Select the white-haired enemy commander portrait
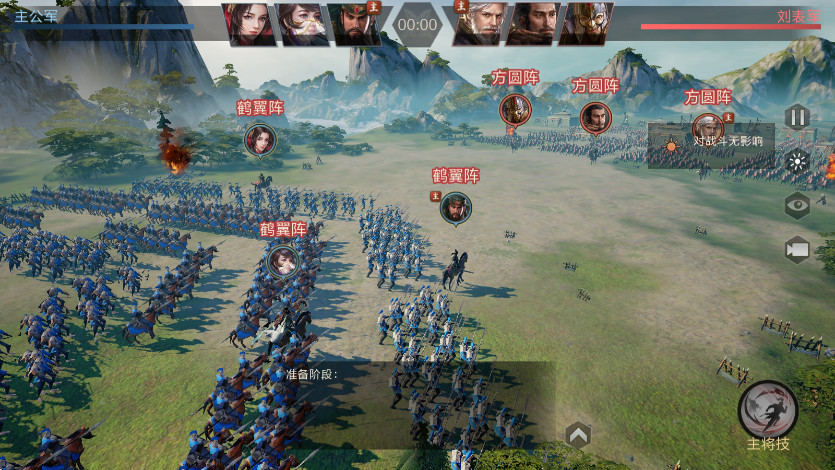Image resolution: width=835 pixels, height=470 pixels. 479,24
